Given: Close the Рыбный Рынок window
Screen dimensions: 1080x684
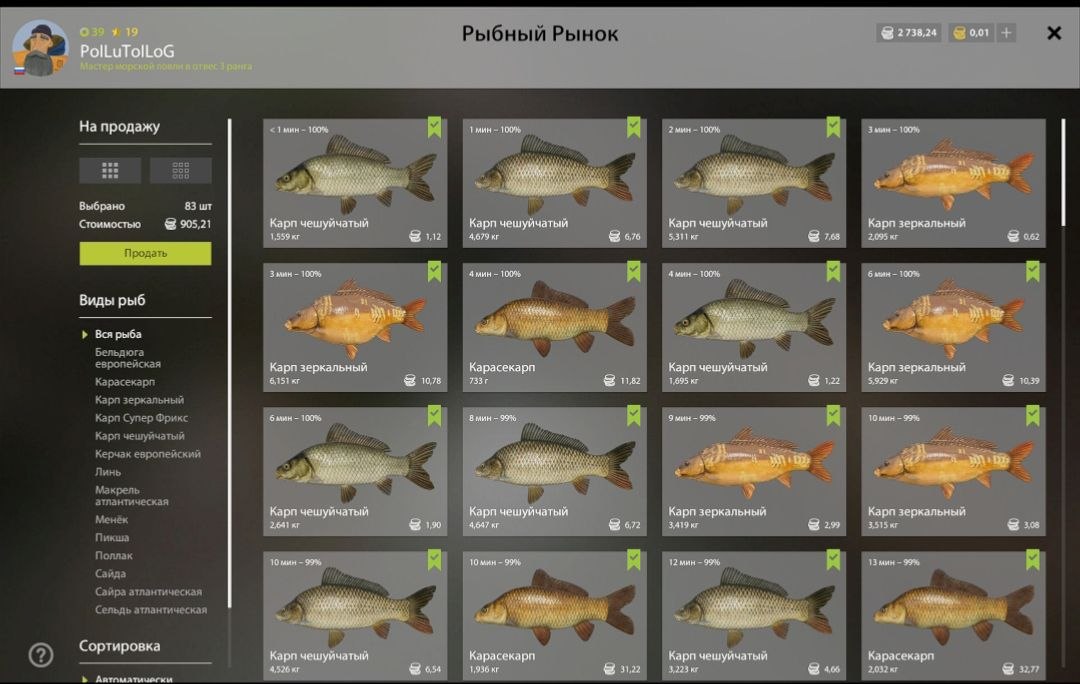Looking at the screenshot, I should (x=1054, y=33).
